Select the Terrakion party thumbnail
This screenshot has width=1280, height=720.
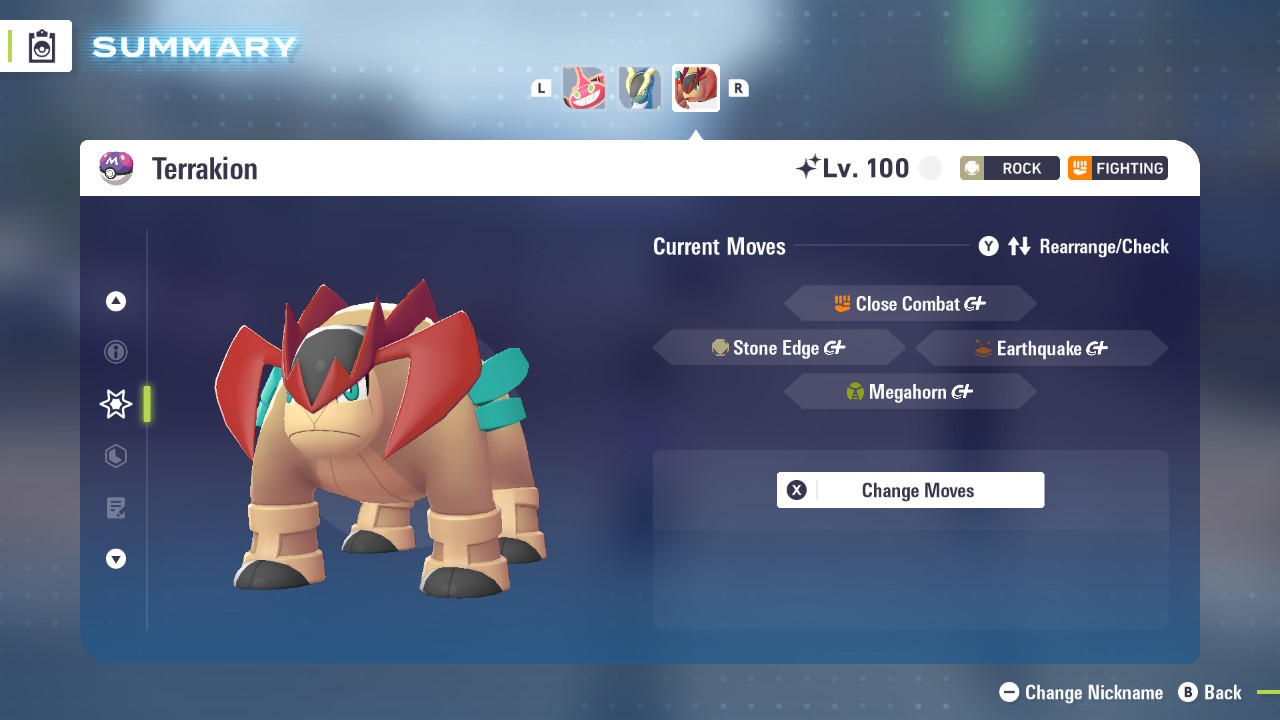click(x=696, y=88)
